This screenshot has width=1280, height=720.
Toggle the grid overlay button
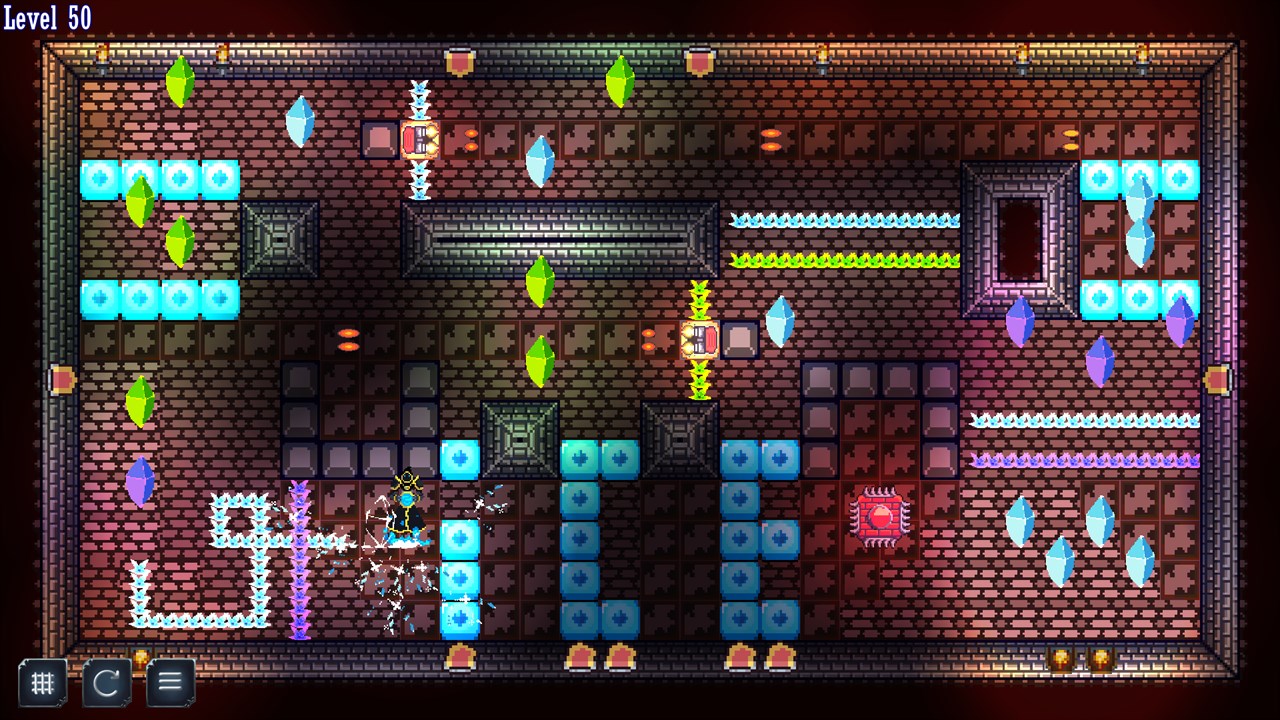coord(42,683)
